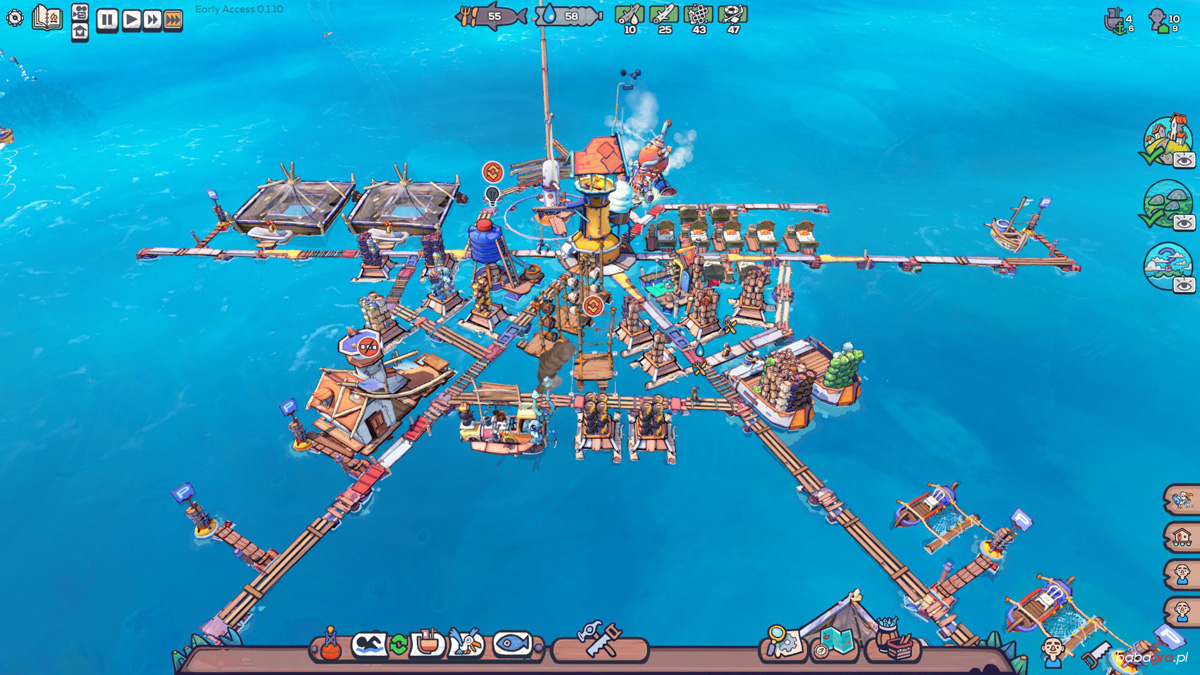Select the seagull category icon
This screenshot has width=1200, height=675.
[x=466, y=643]
